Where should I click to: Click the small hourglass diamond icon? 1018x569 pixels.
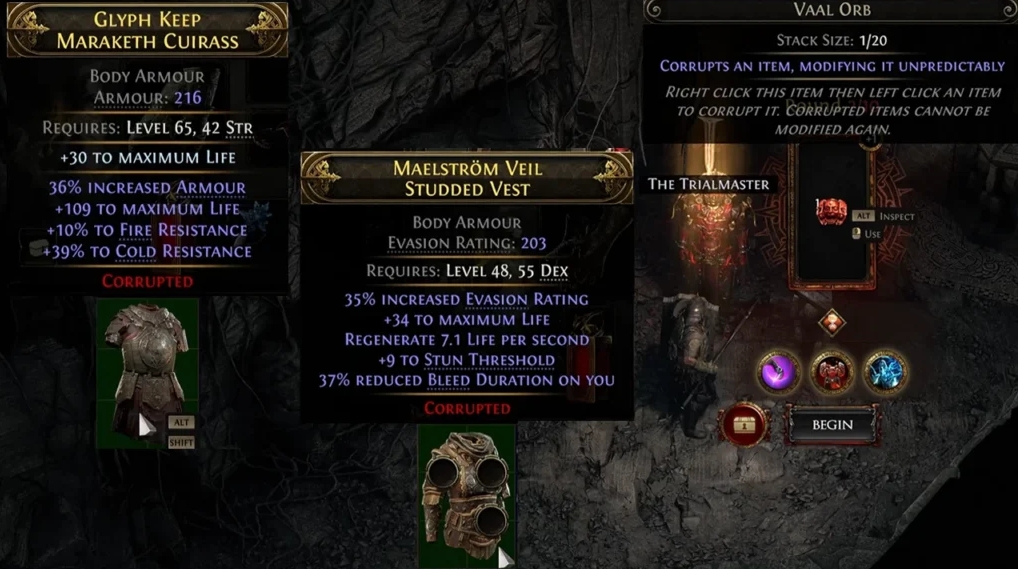[x=832, y=323]
